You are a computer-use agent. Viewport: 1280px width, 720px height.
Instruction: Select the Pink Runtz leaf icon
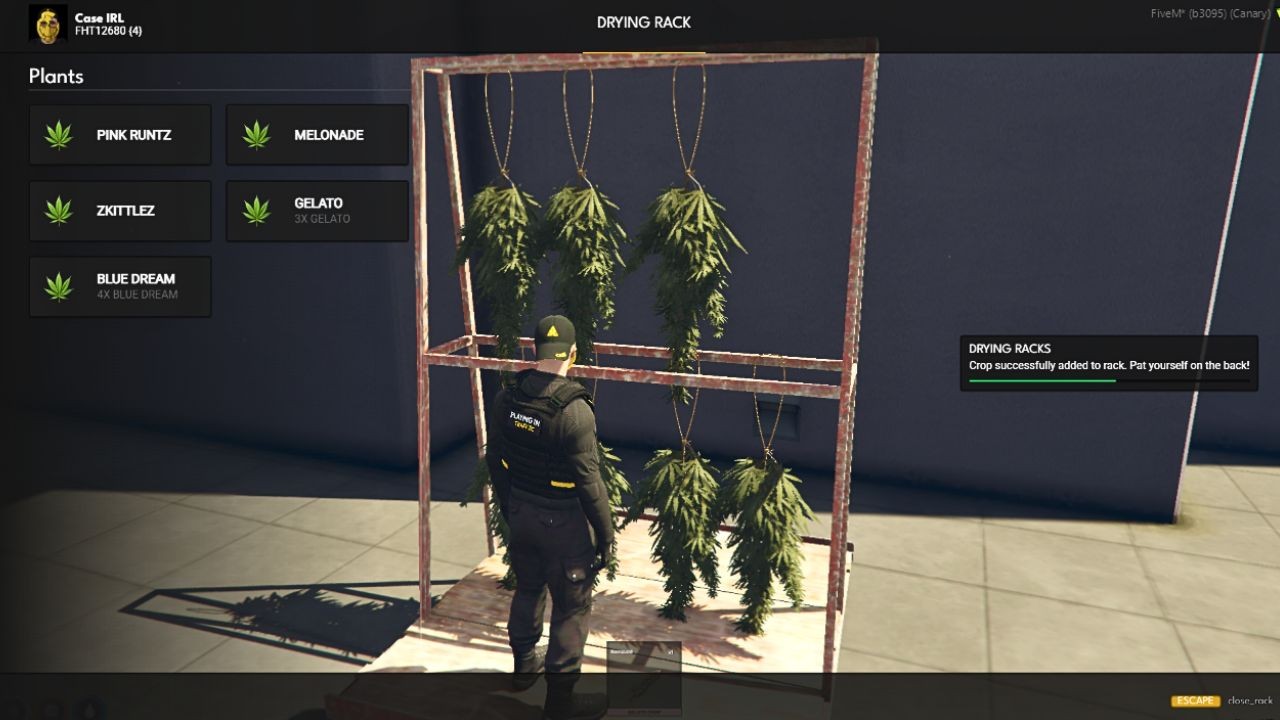click(x=58, y=134)
